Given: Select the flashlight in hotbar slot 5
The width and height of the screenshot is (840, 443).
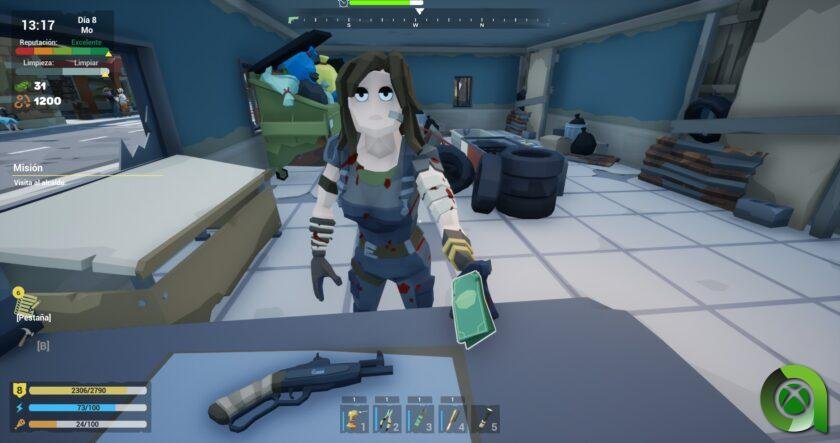Looking at the screenshot, I should [x=485, y=419].
